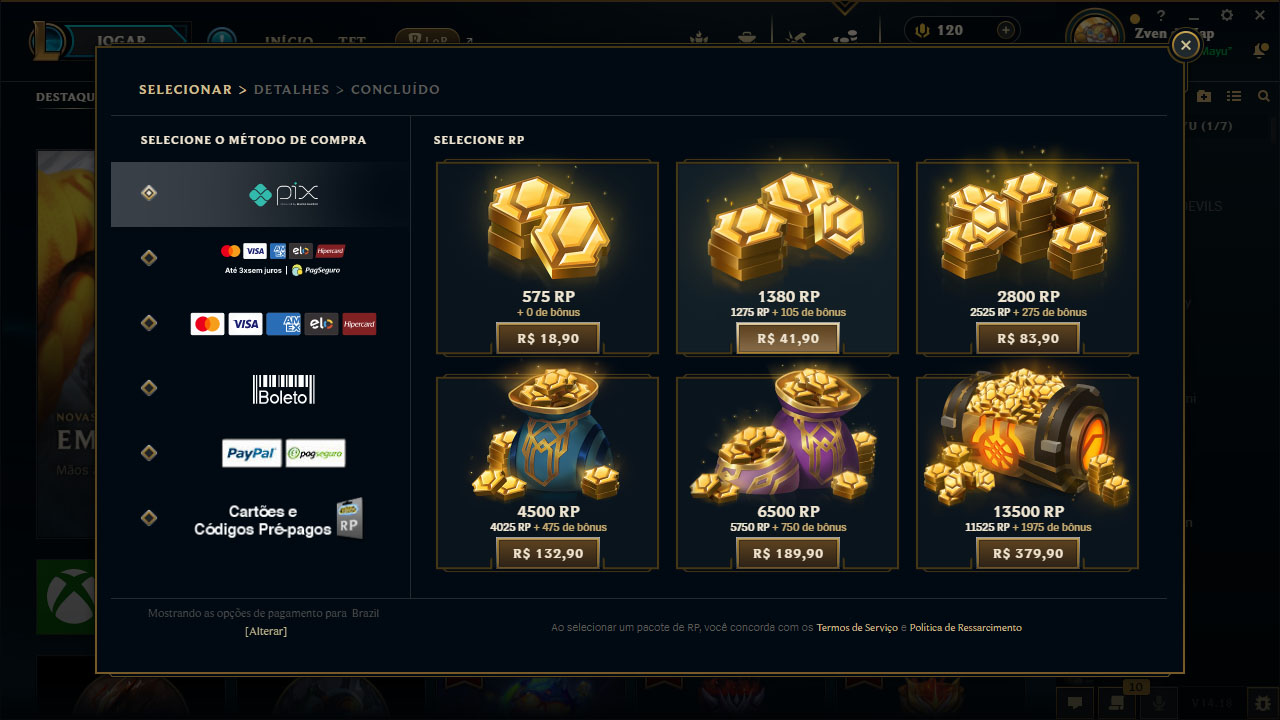The height and width of the screenshot is (720, 1280).
Task: Click the esports icon in the top bar
Action: point(793,36)
